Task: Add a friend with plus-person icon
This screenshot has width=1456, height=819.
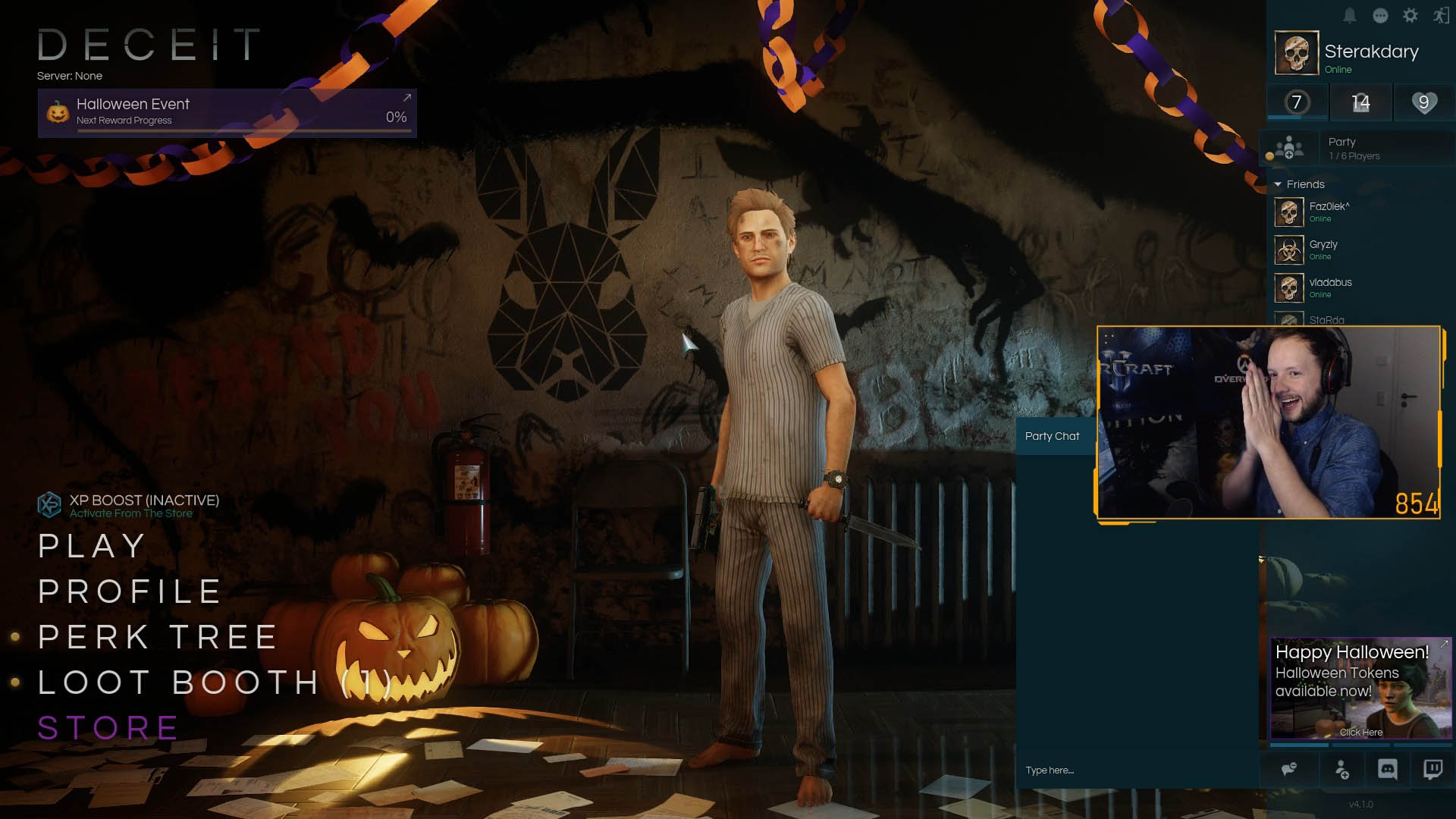Action: click(x=1341, y=770)
